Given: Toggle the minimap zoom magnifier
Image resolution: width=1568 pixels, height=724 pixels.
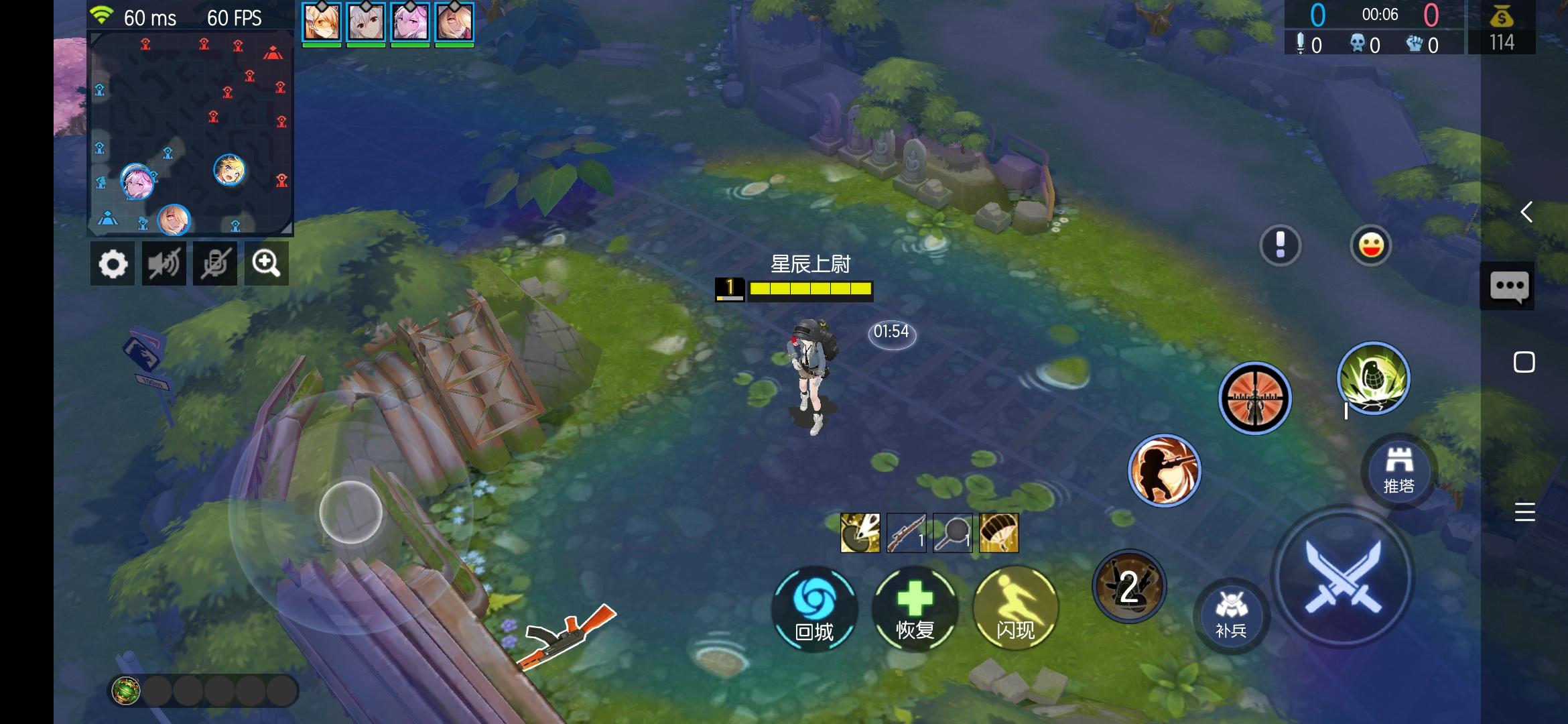Looking at the screenshot, I should point(267,263).
